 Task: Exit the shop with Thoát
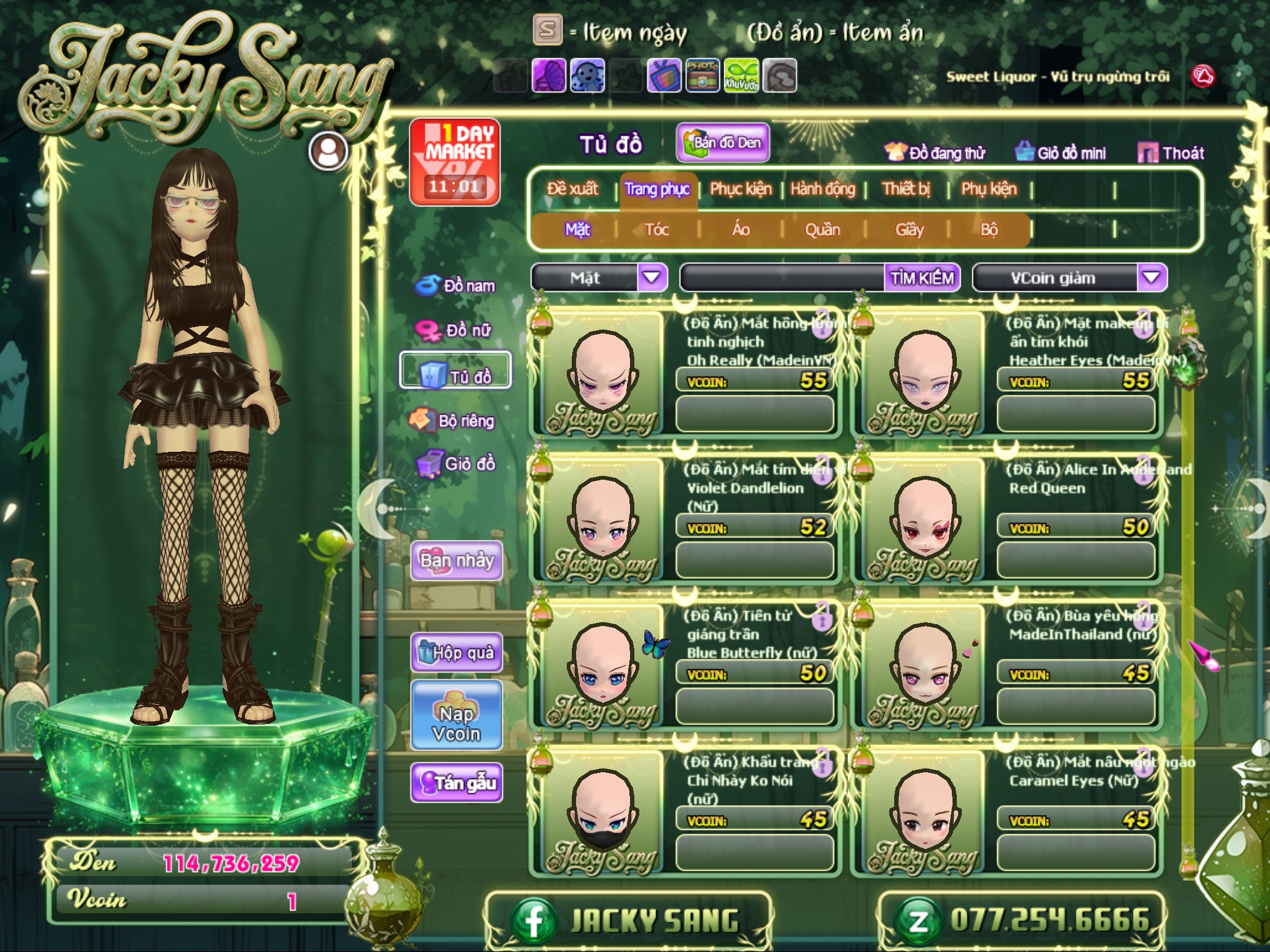point(1171,152)
